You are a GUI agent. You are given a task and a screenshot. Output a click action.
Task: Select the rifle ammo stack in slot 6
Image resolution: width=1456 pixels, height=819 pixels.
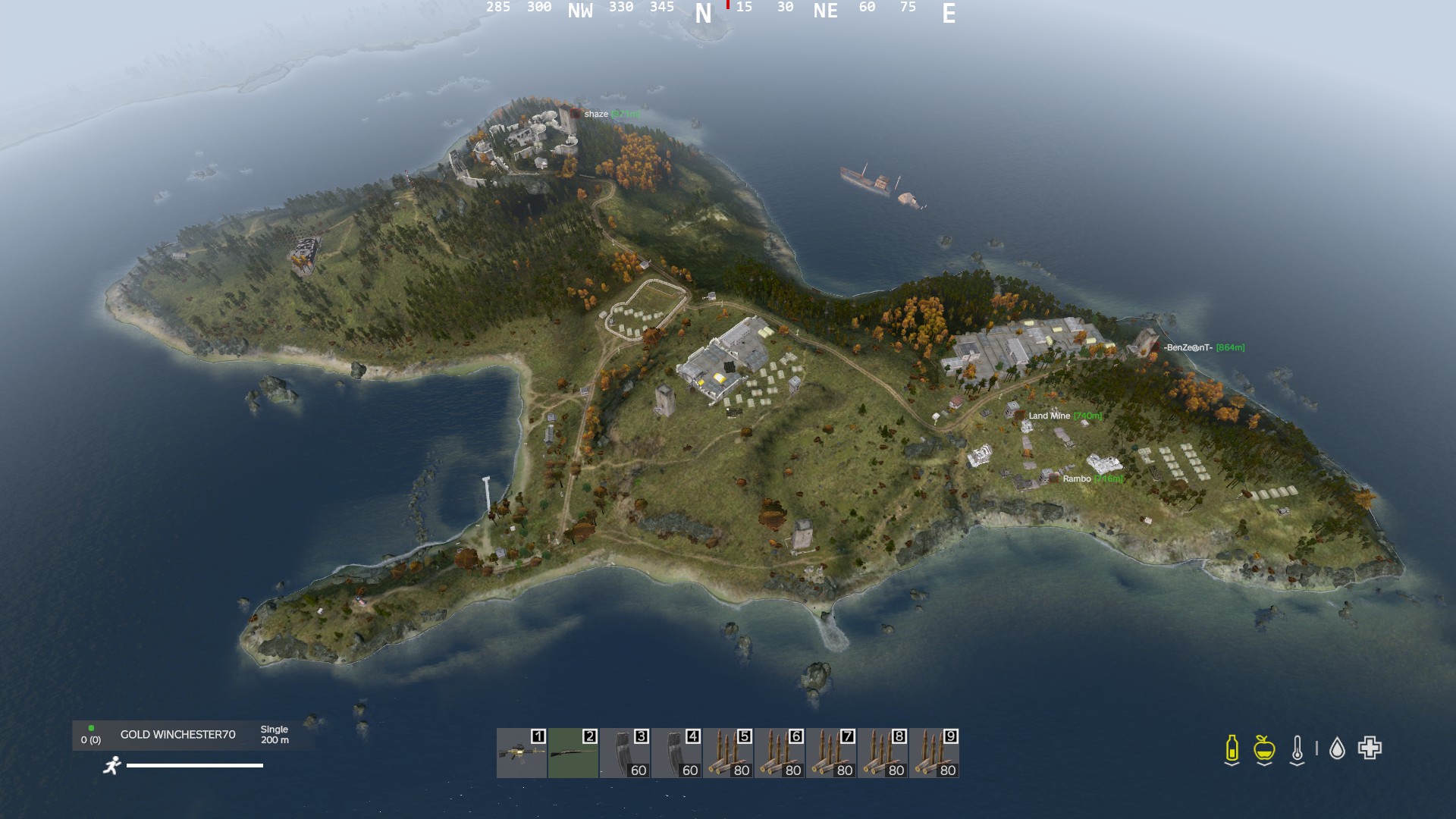click(x=780, y=753)
